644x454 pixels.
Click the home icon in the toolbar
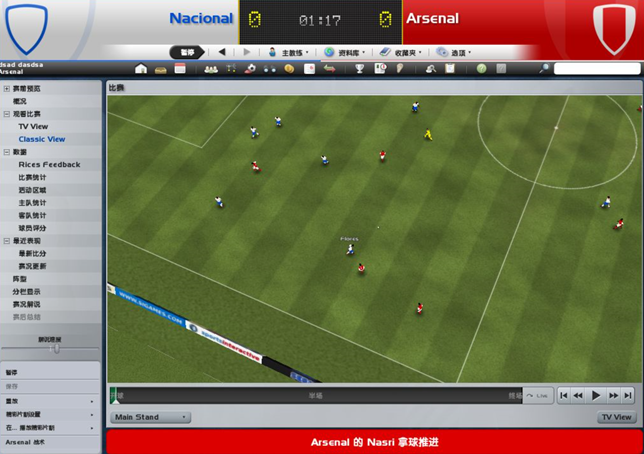[141, 69]
